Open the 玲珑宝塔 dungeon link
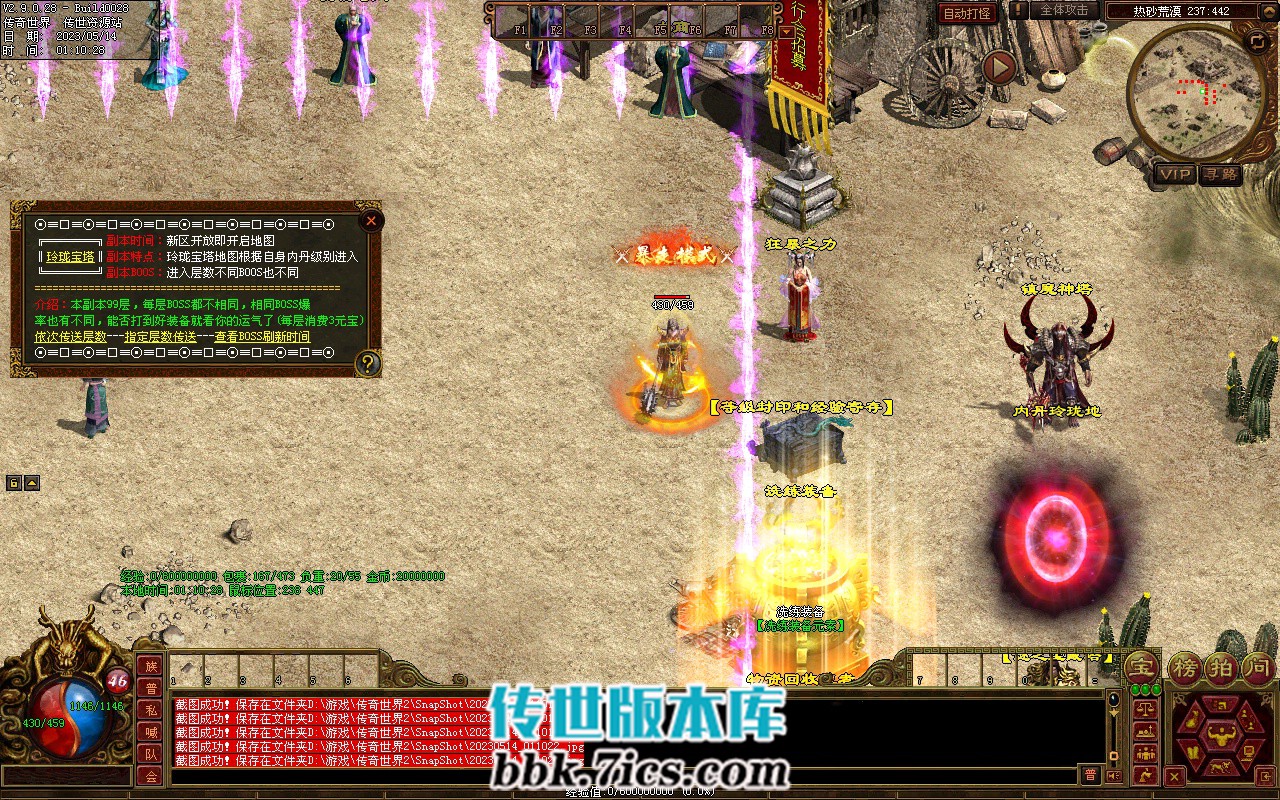Screen dimensions: 1280x800 point(70,256)
